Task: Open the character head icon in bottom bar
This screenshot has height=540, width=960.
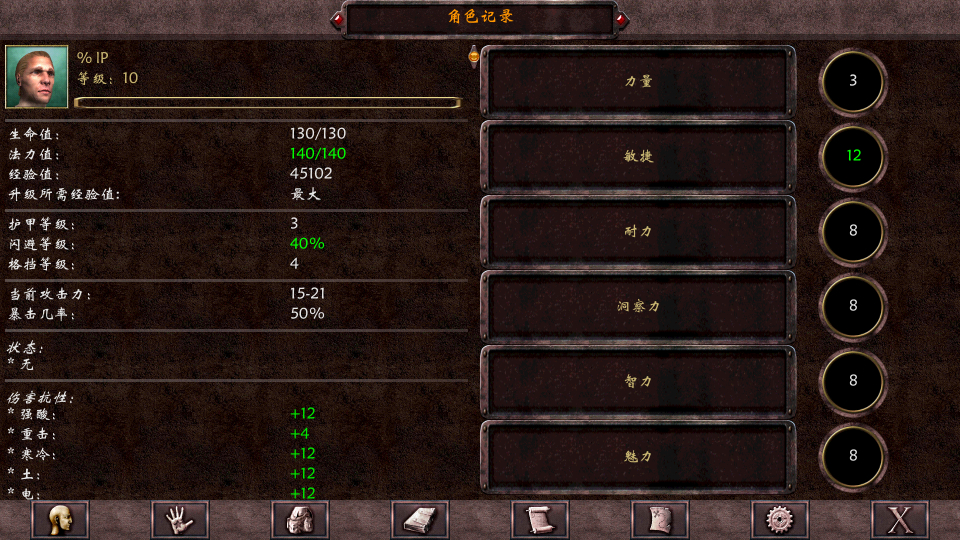Action: point(60,520)
